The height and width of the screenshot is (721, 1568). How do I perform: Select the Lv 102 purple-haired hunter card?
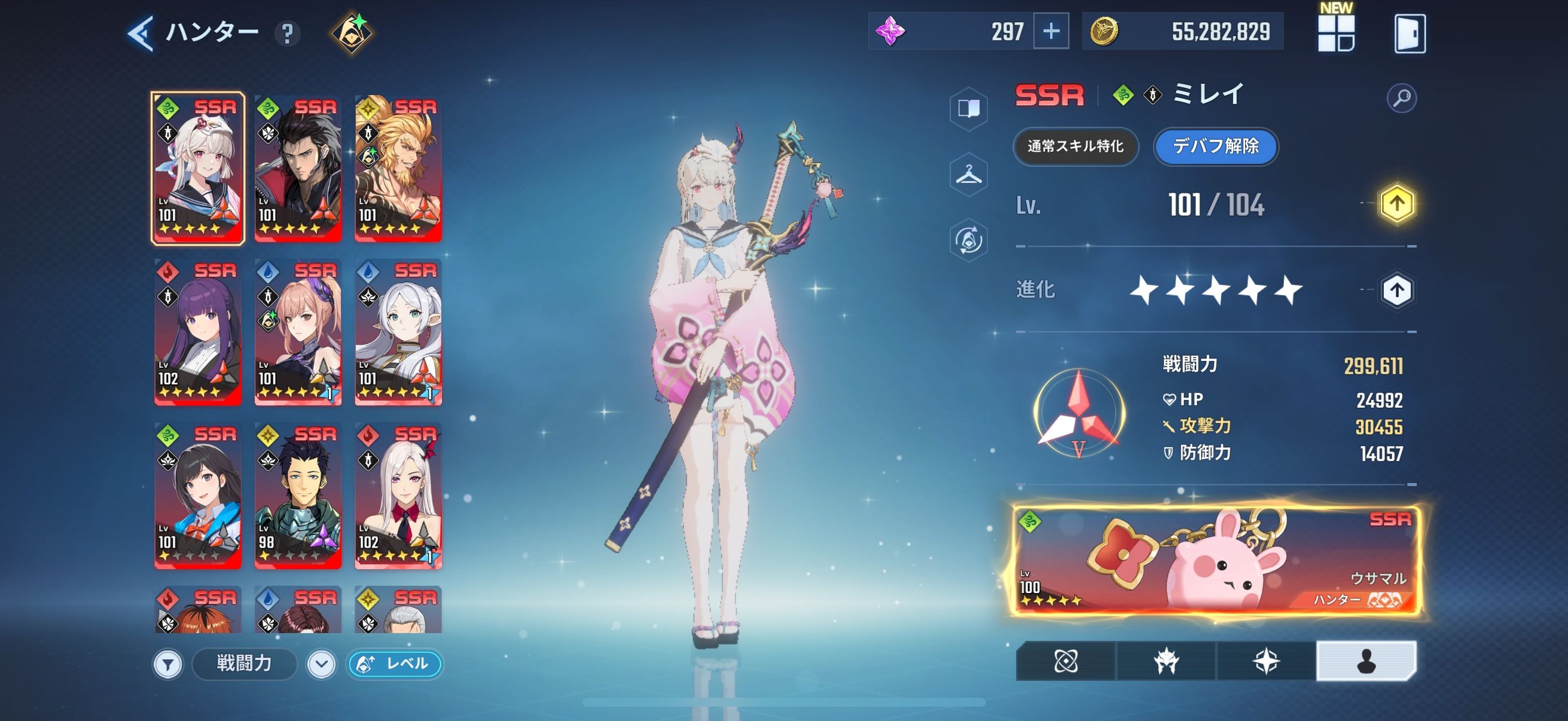(198, 332)
